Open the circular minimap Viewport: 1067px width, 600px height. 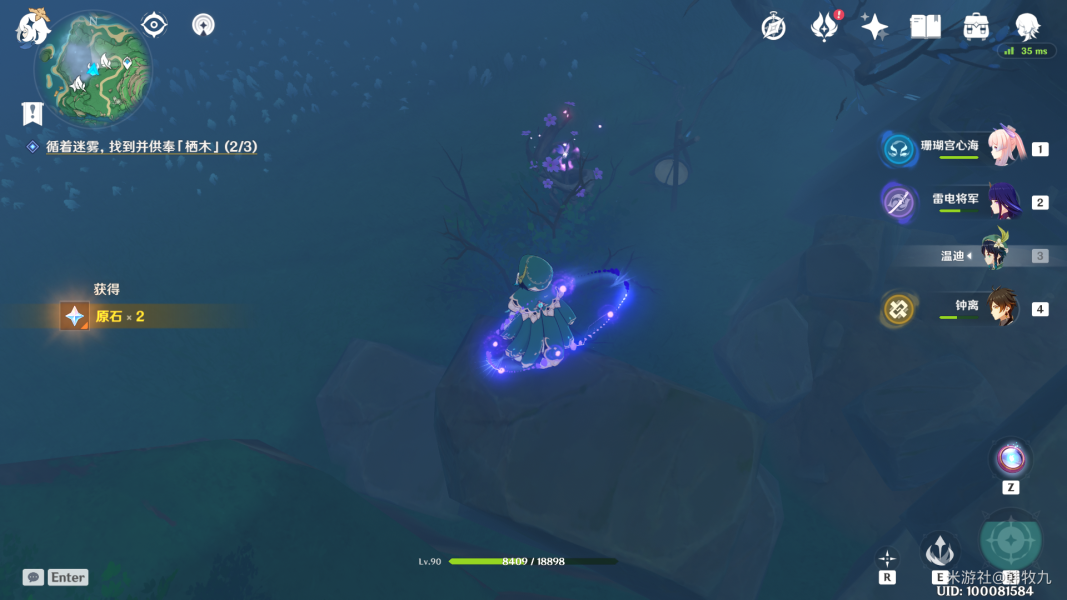[93, 67]
